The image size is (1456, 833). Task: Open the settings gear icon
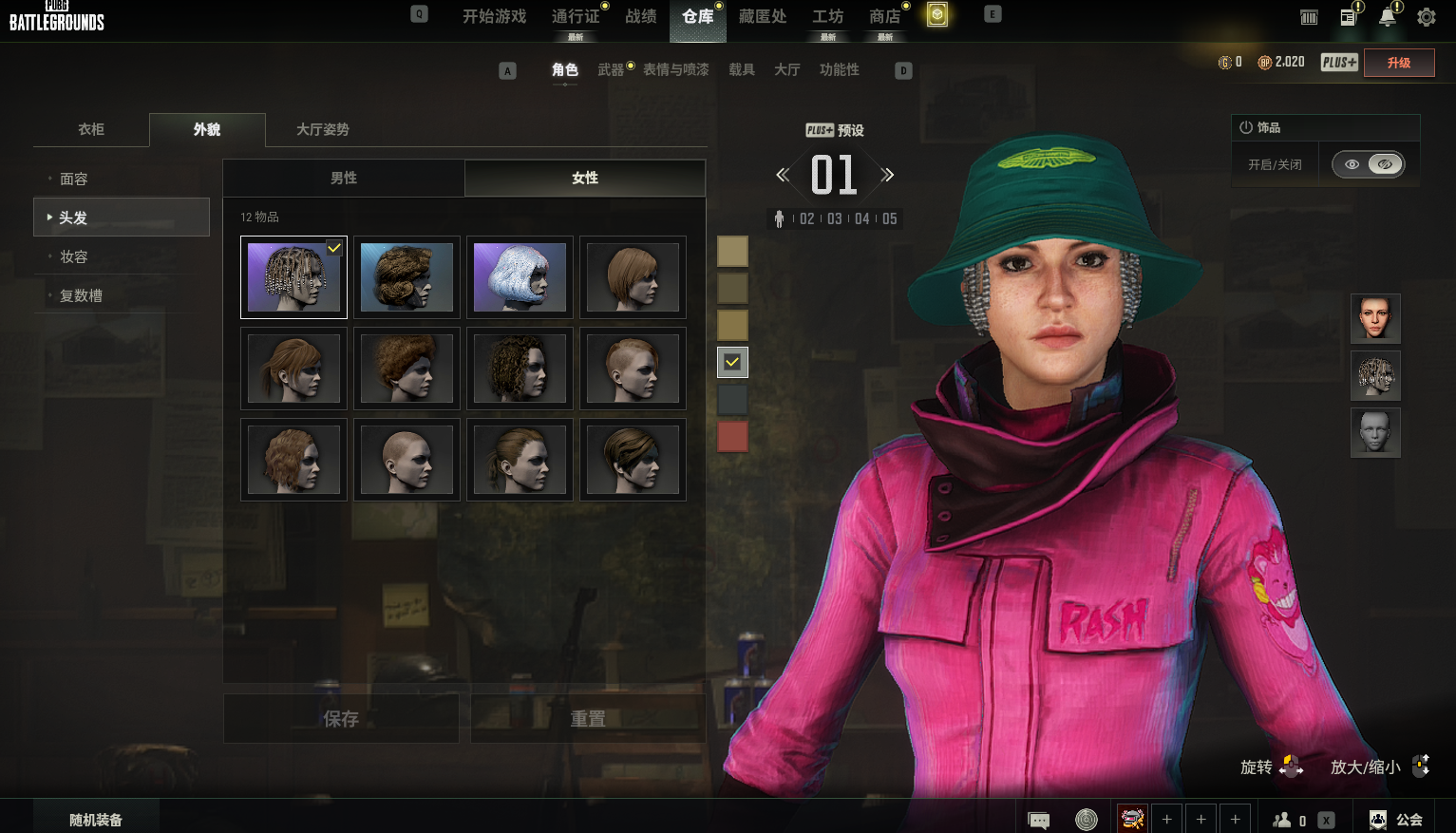click(1426, 17)
